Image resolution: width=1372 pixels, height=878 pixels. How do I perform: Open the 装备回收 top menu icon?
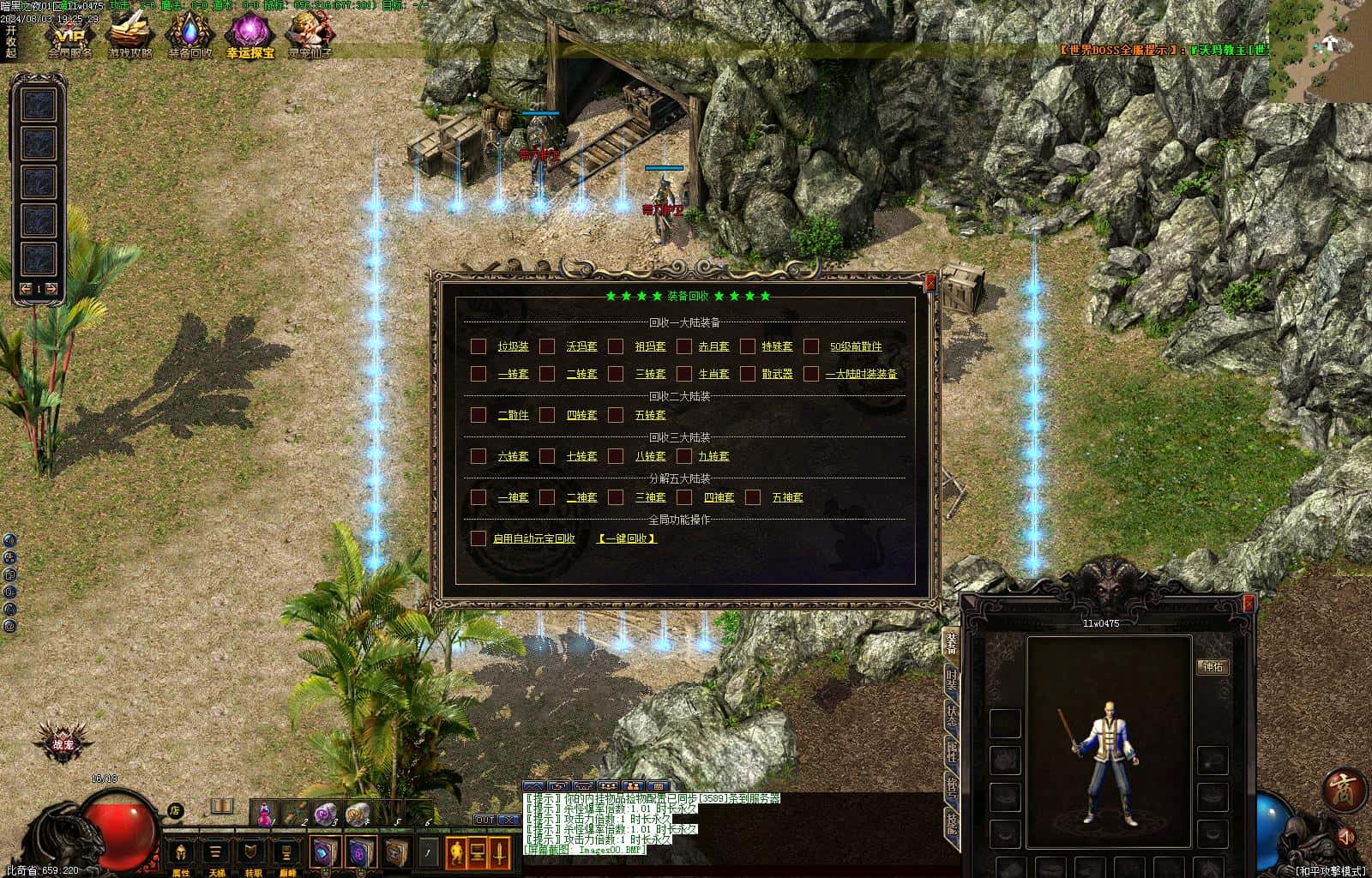[189, 34]
